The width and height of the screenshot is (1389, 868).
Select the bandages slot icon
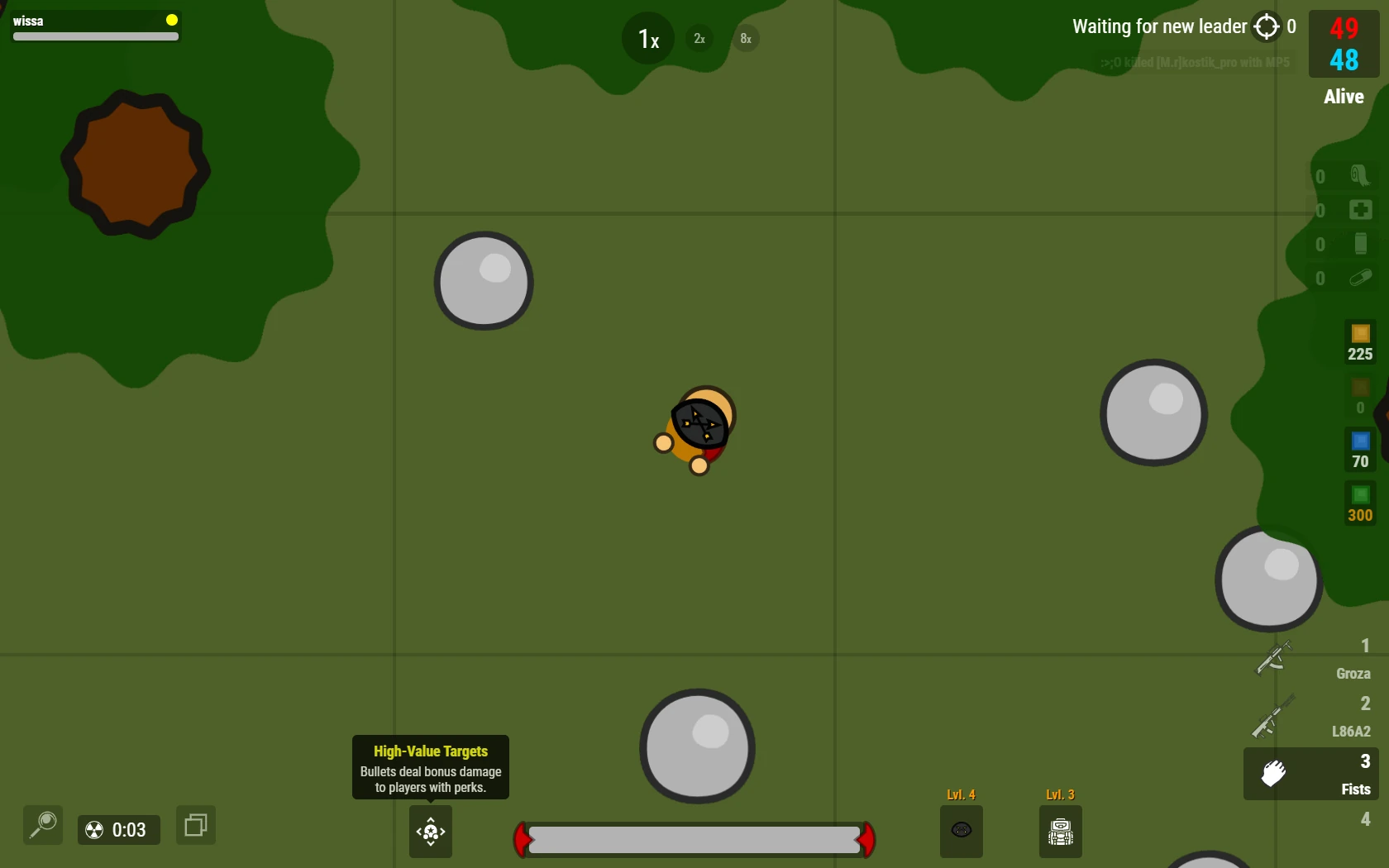pos(1360,175)
